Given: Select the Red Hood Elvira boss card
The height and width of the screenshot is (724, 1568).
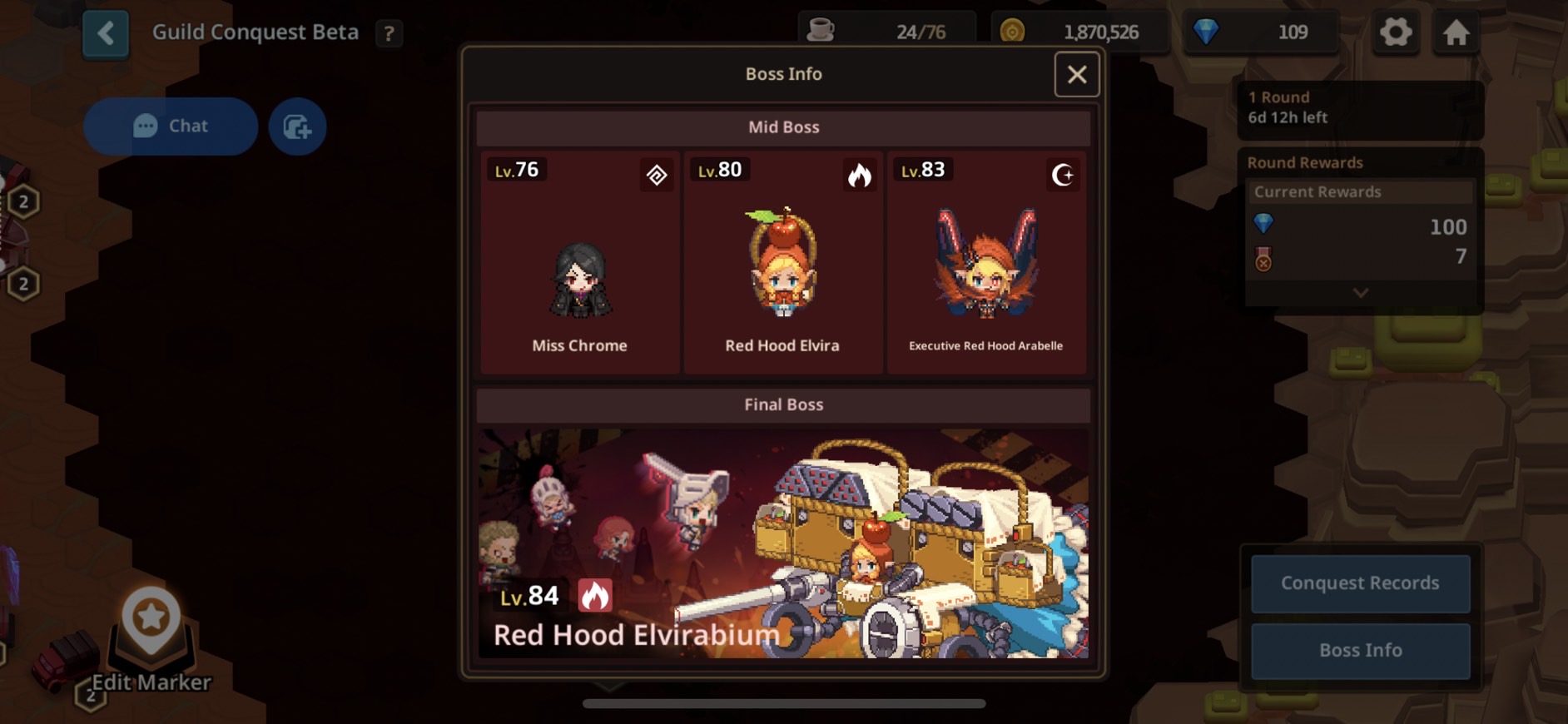Looking at the screenshot, I should pyautogui.click(x=782, y=262).
